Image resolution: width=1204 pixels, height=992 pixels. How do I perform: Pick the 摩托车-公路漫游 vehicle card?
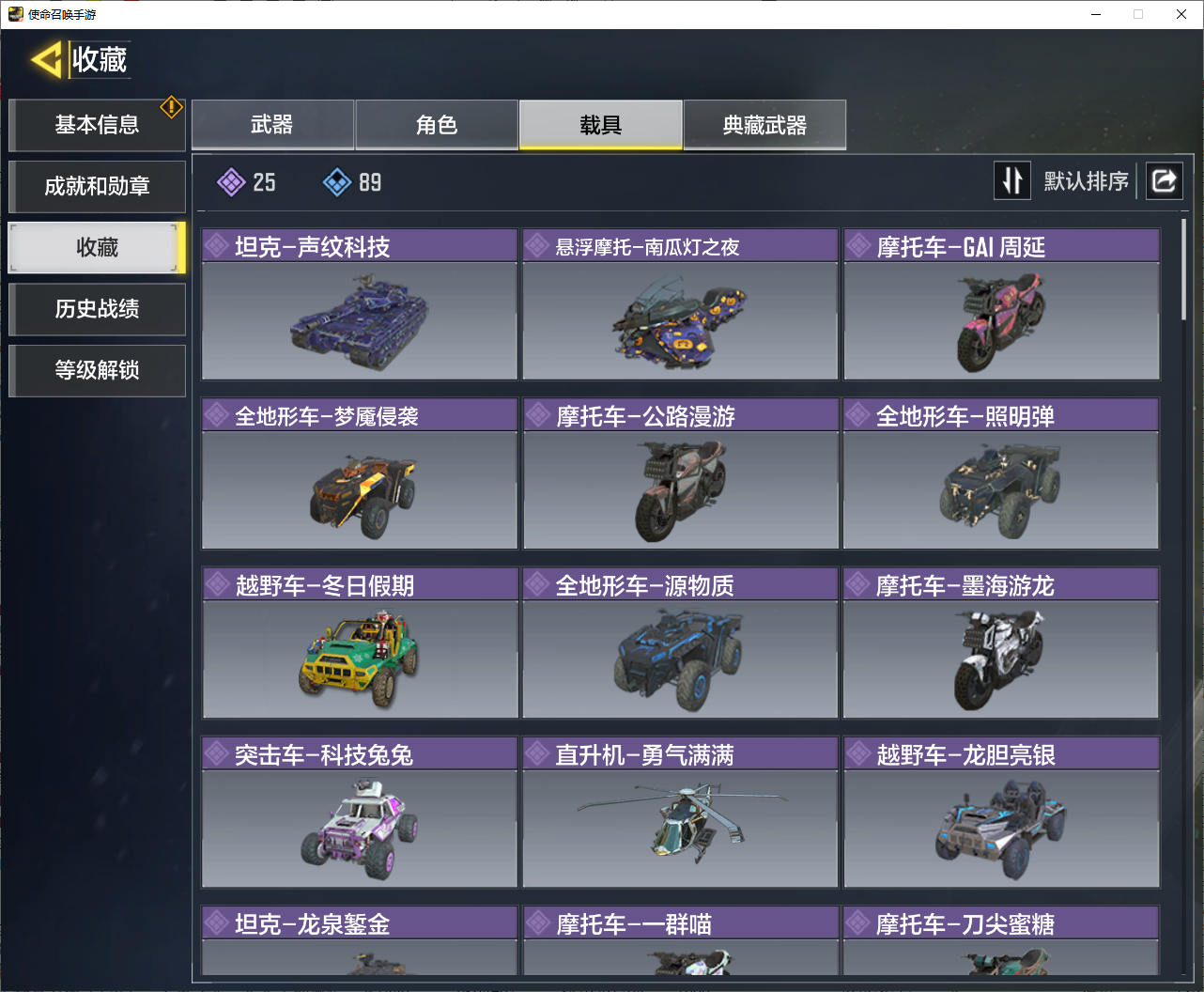680,473
